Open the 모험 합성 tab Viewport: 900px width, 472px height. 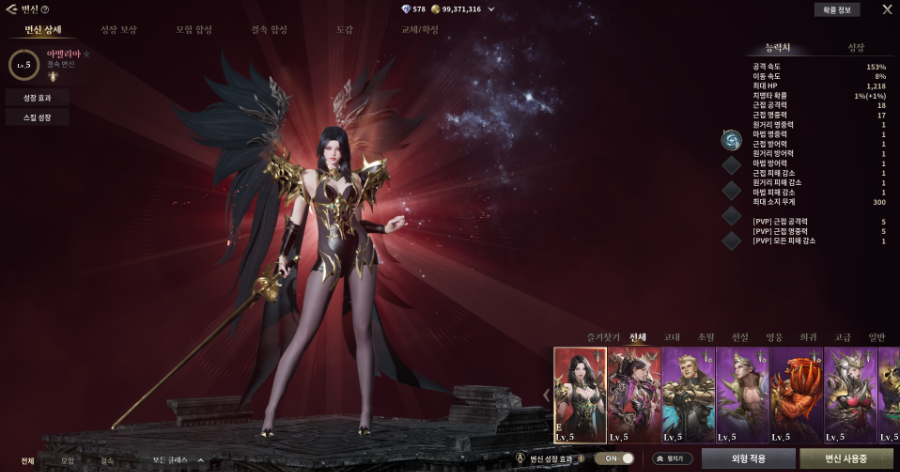coord(193,30)
